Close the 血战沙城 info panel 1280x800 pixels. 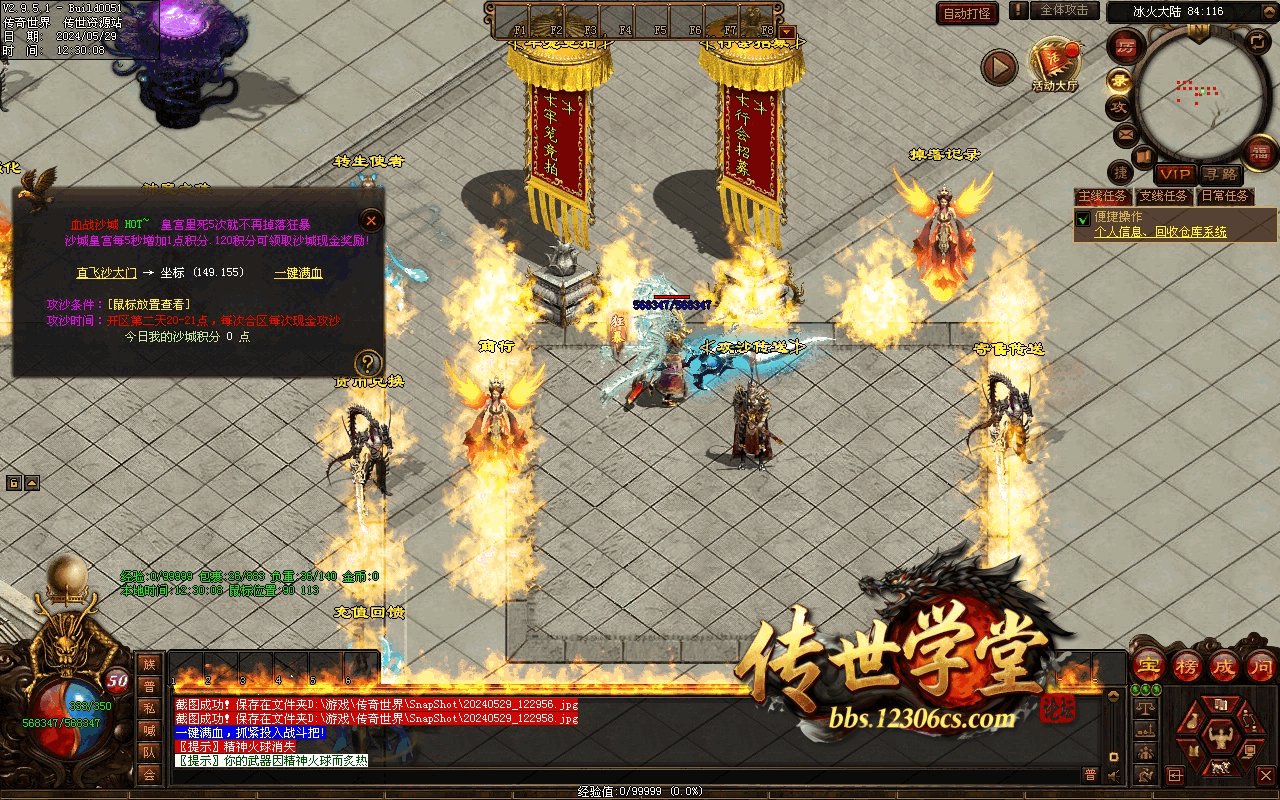point(371,220)
